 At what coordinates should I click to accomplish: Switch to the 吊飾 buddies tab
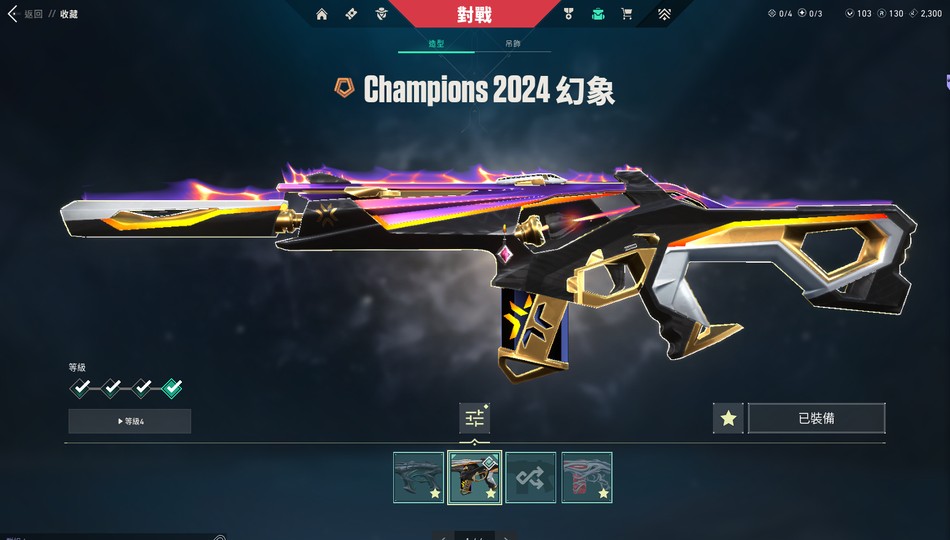tap(512, 45)
